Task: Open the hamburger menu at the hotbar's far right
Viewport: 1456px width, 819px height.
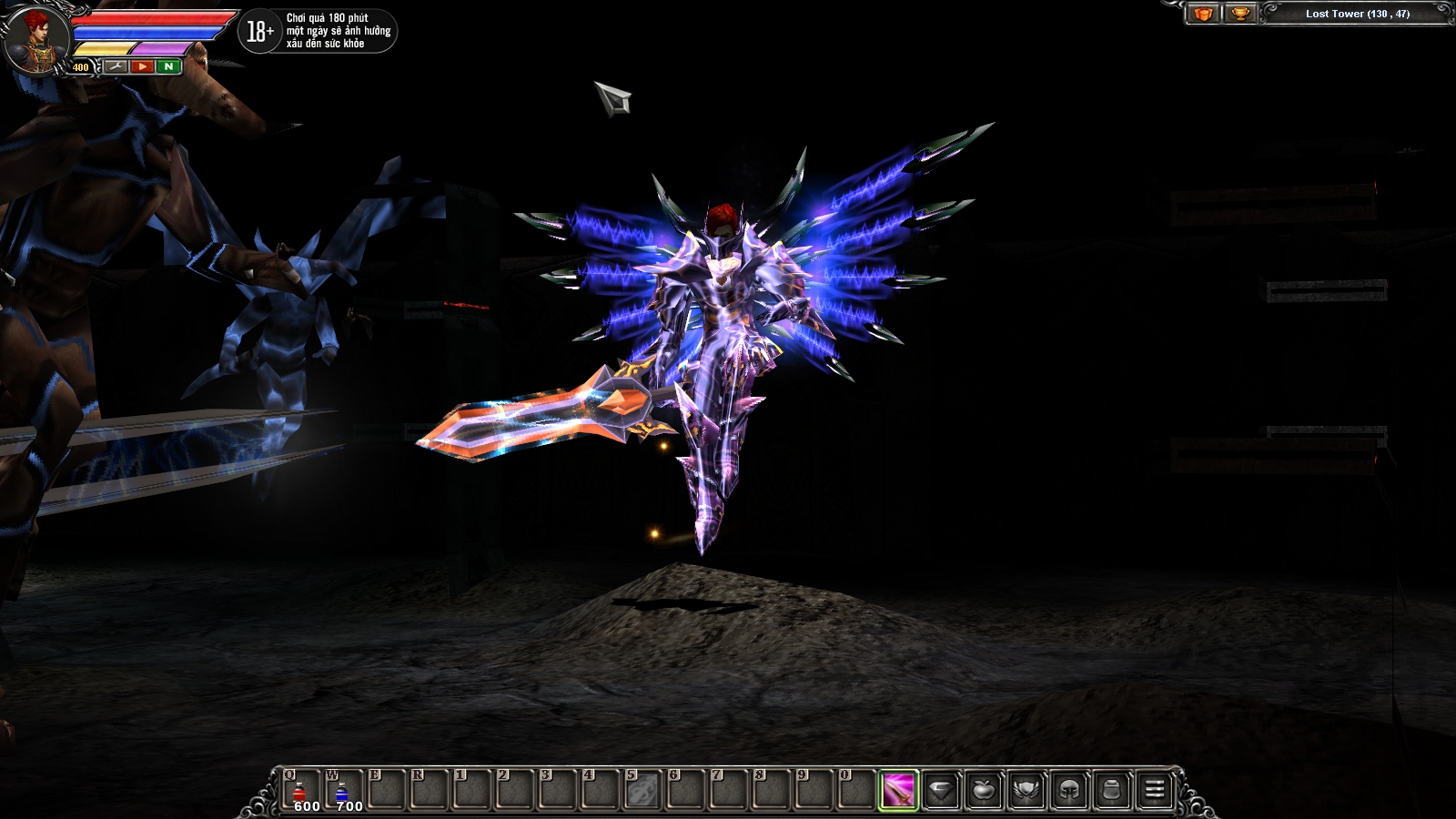Action: [x=1153, y=788]
